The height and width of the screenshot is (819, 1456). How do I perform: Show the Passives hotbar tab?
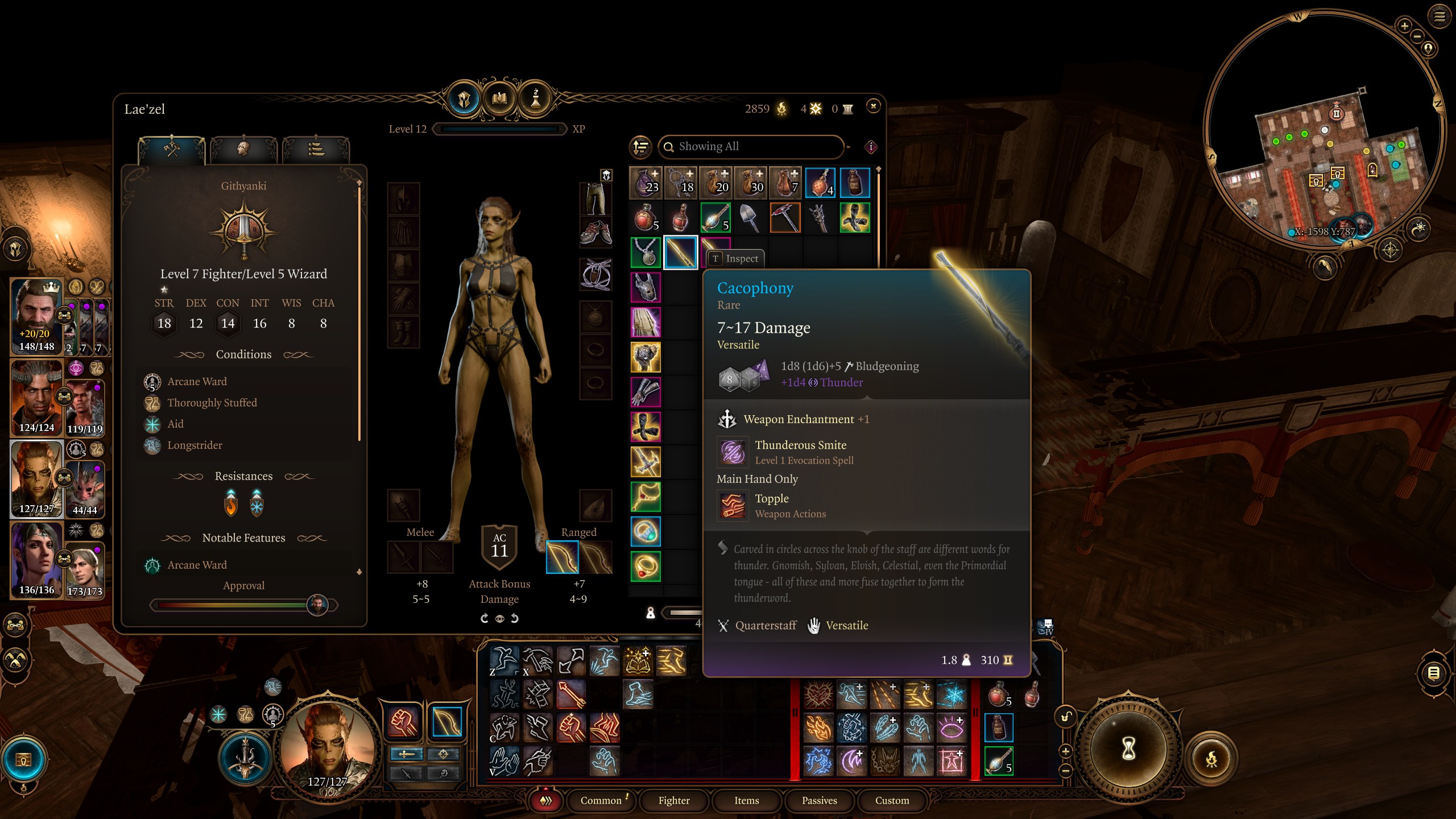819,800
